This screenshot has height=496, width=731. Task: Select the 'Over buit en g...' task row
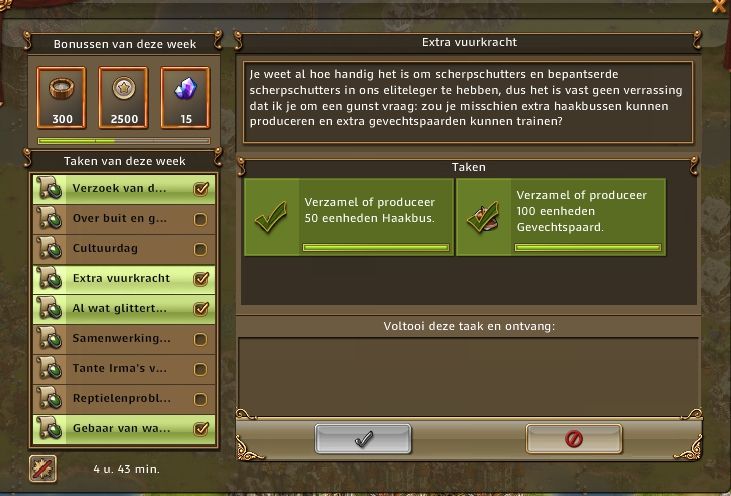click(122, 218)
